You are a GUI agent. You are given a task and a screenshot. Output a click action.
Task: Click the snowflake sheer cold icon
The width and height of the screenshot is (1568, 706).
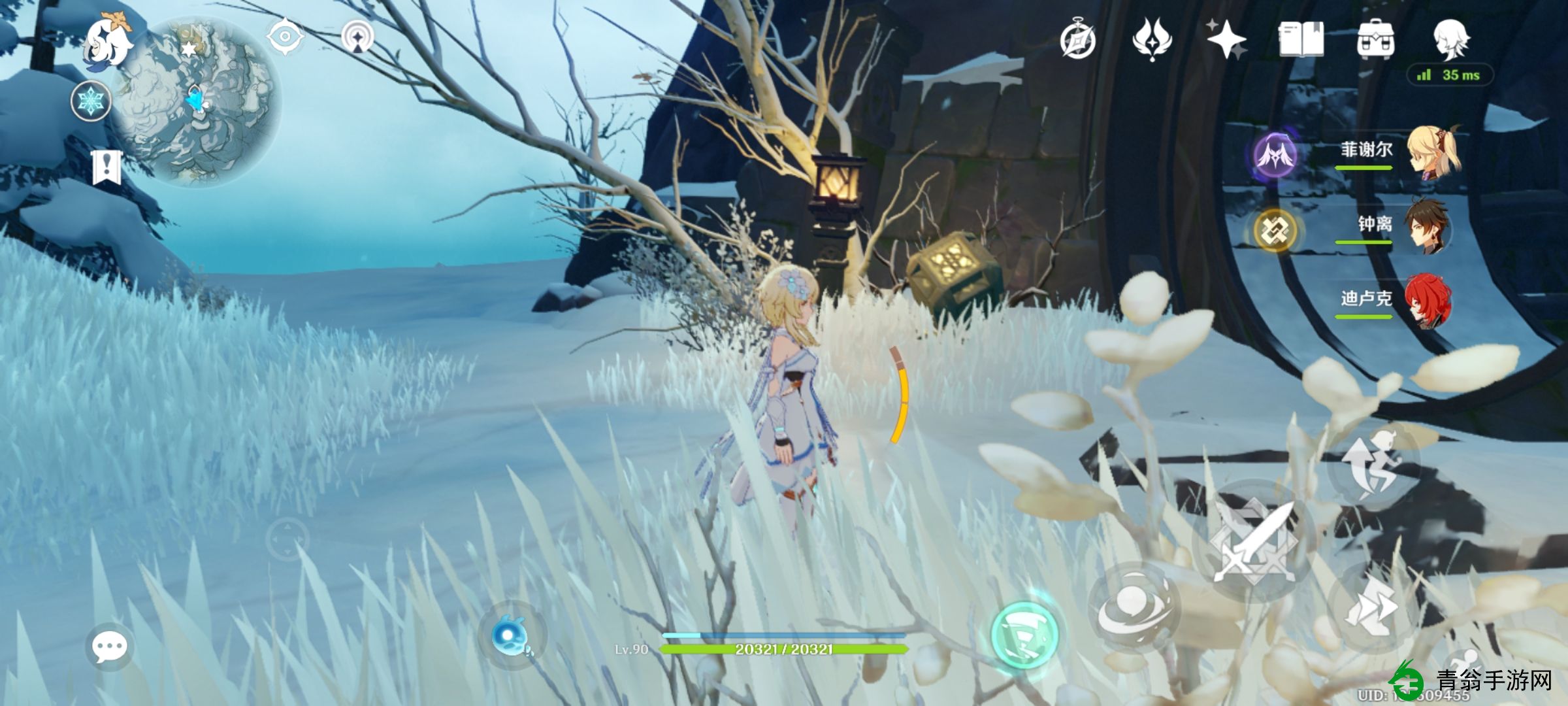(x=91, y=101)
